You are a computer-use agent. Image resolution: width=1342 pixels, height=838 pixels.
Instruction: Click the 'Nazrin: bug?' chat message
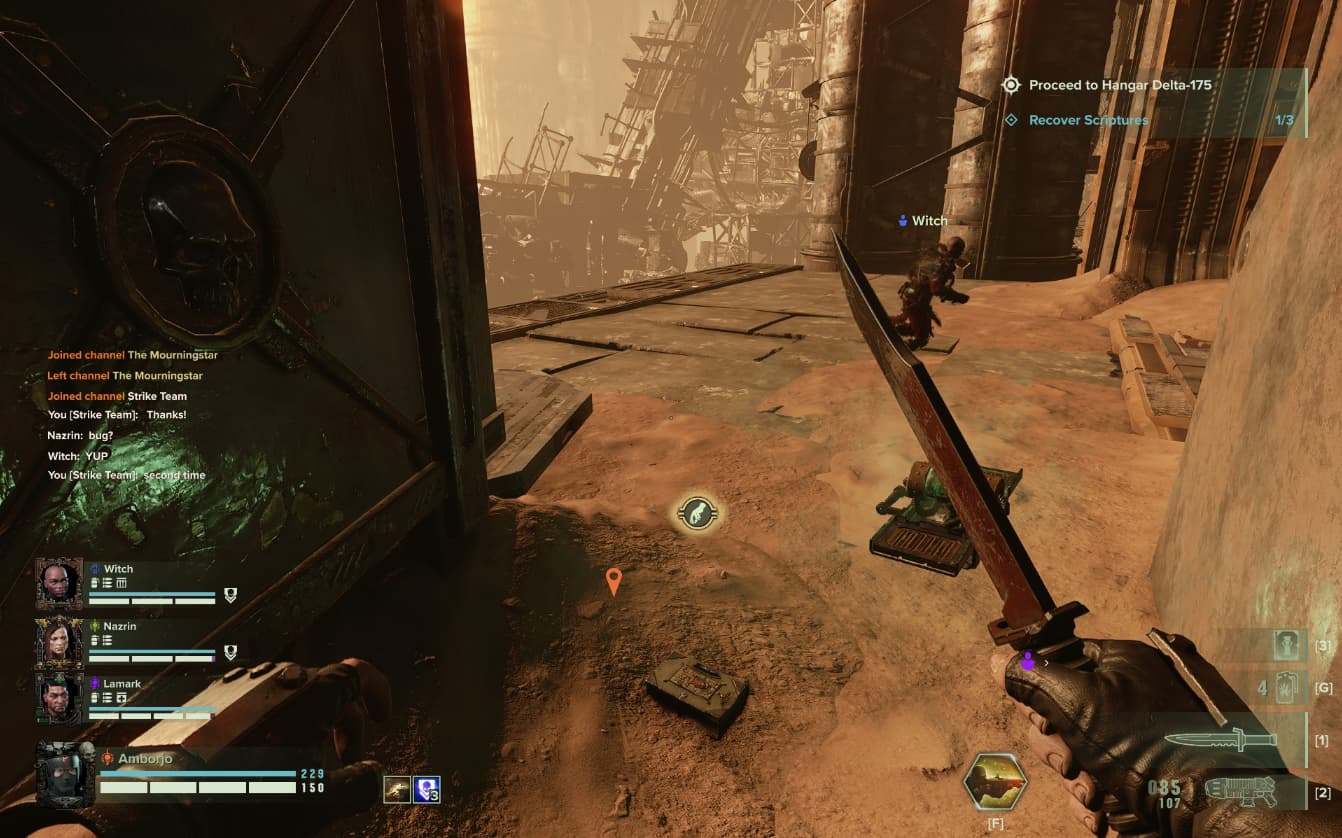coord(80,436)
